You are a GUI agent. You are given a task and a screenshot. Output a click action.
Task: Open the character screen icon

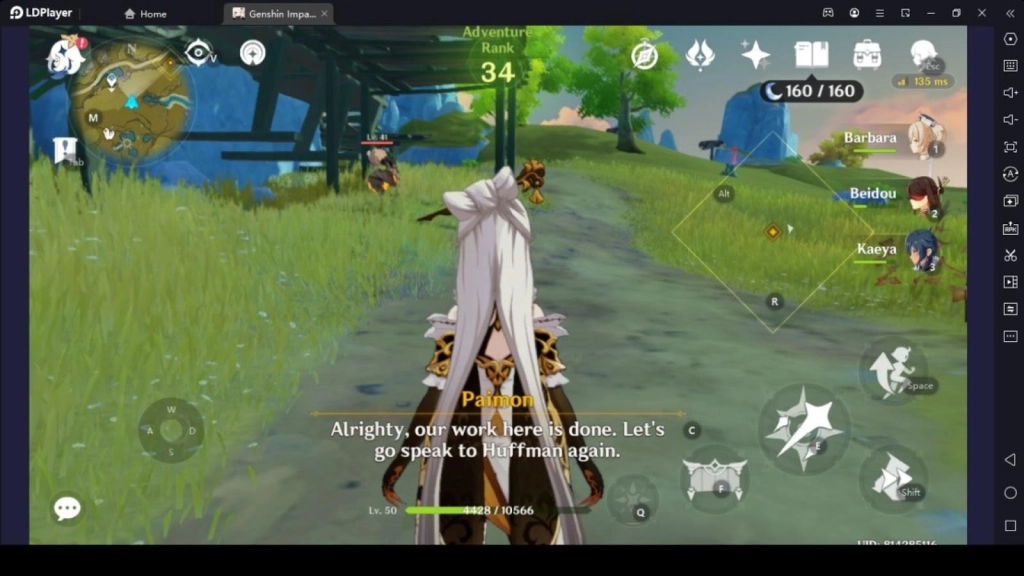click(x=922, y=53)
